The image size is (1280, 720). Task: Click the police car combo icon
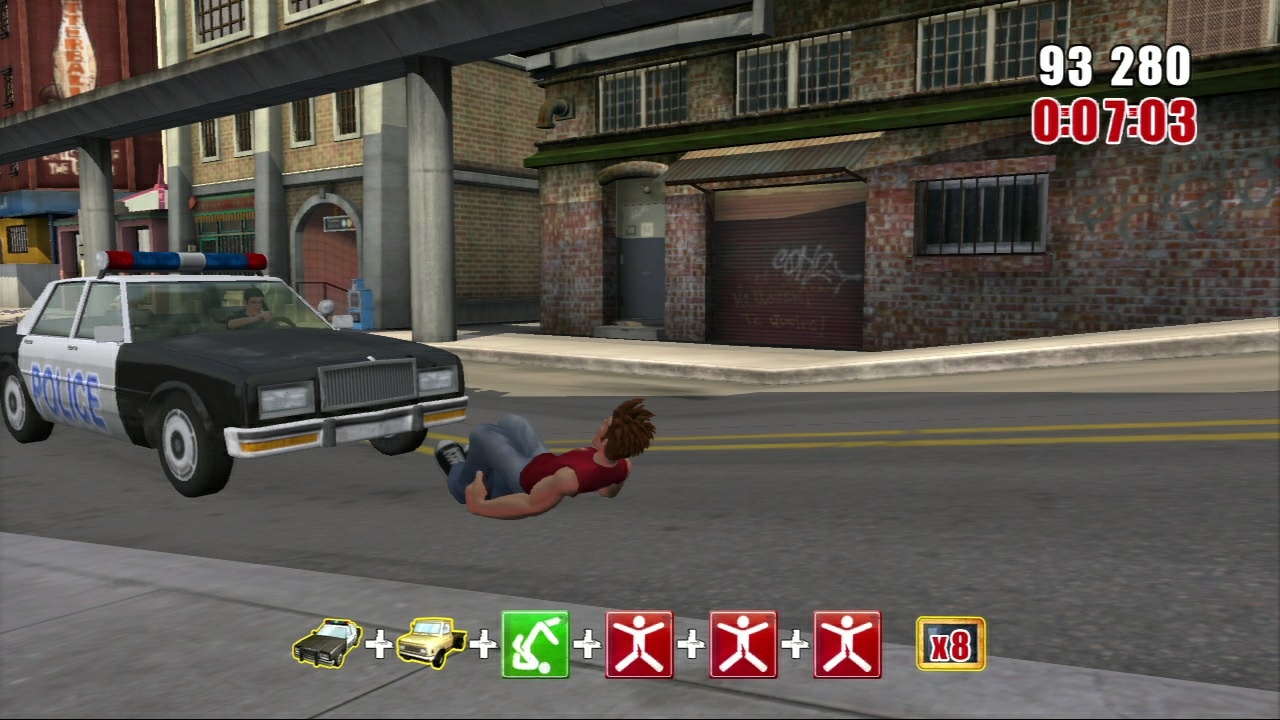(327, 643)
